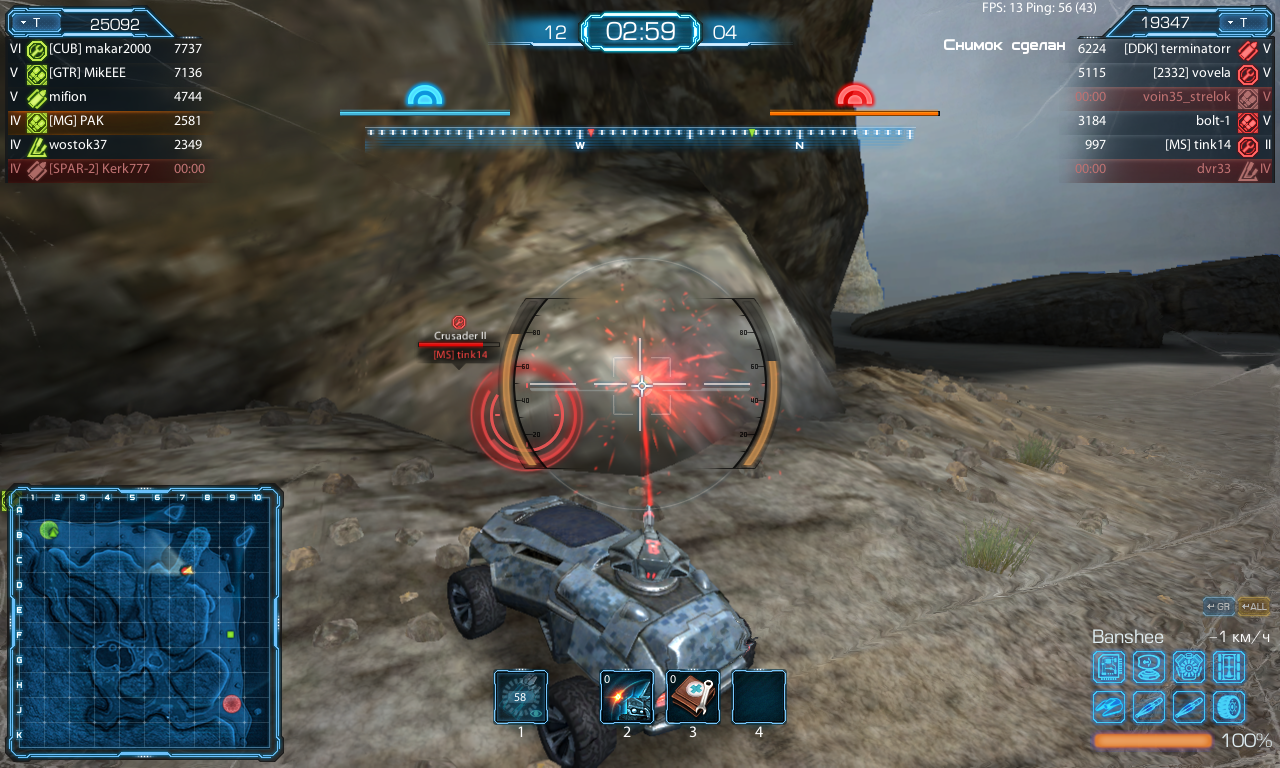The image size is (1280, 768).
Task: Activate the vehicle shield ability slot
Action: tap(627, 696)
